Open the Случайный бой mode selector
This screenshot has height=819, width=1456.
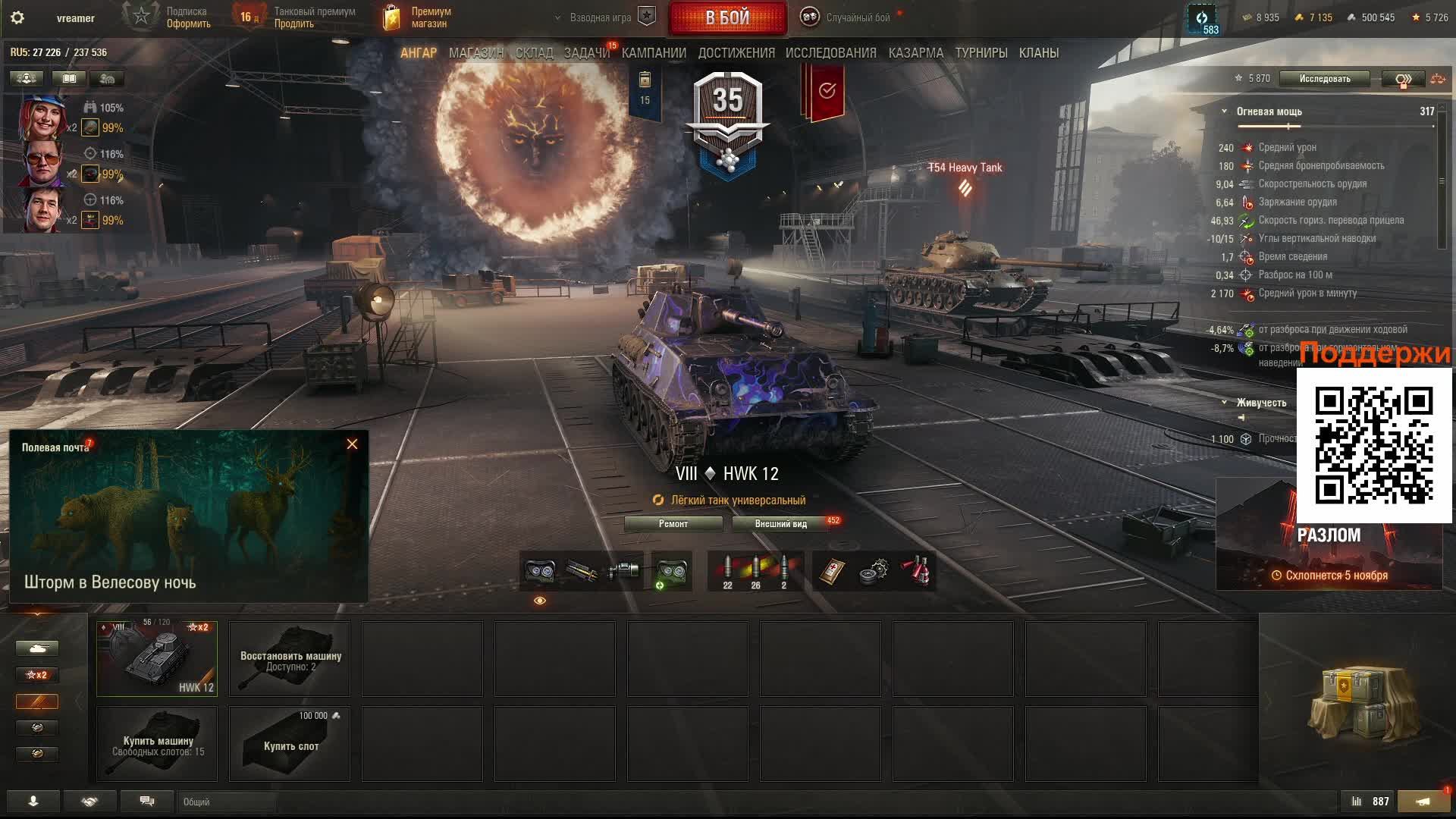click(x=848, y=17)
